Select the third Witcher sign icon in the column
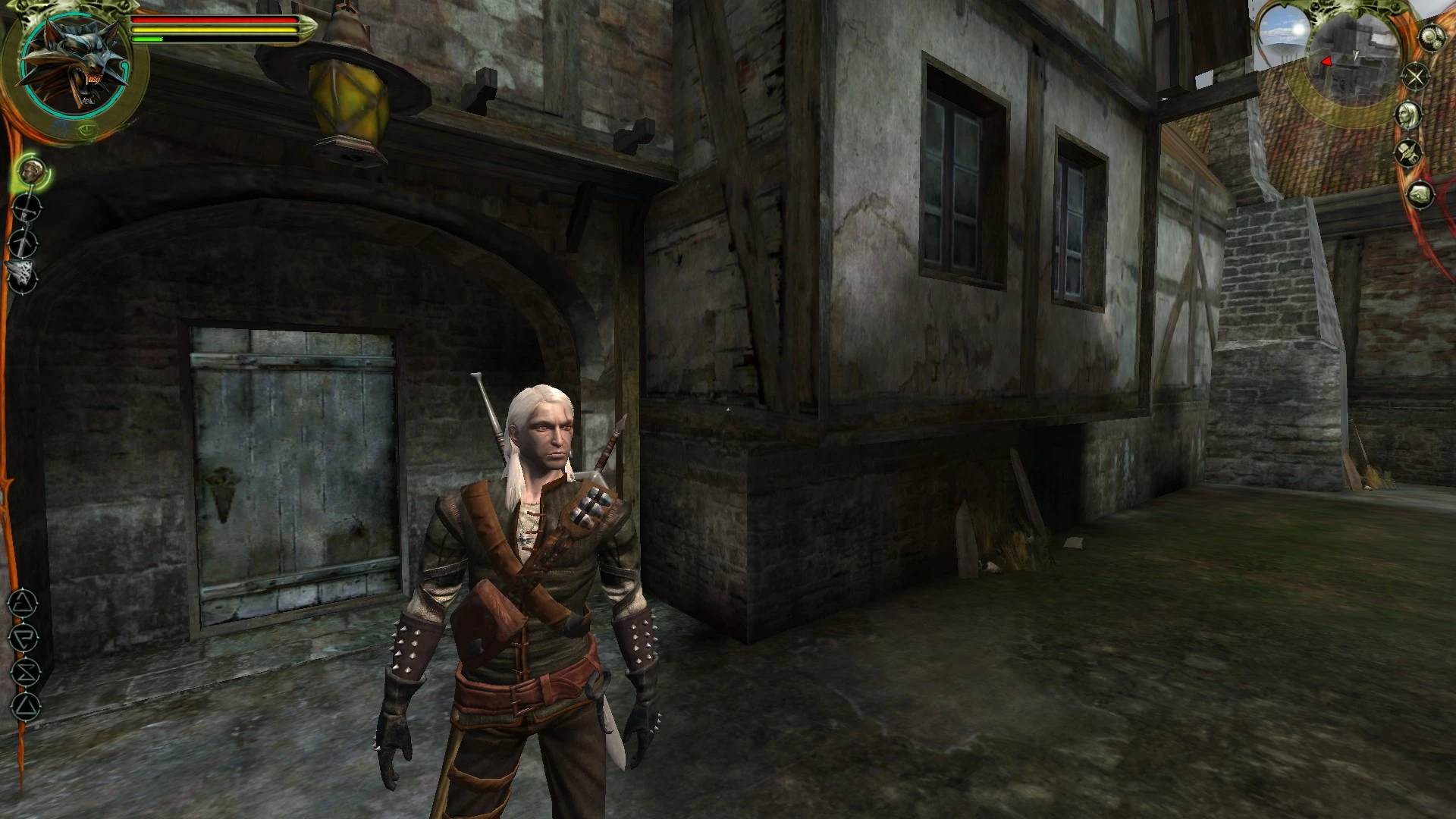 point(25,670)
